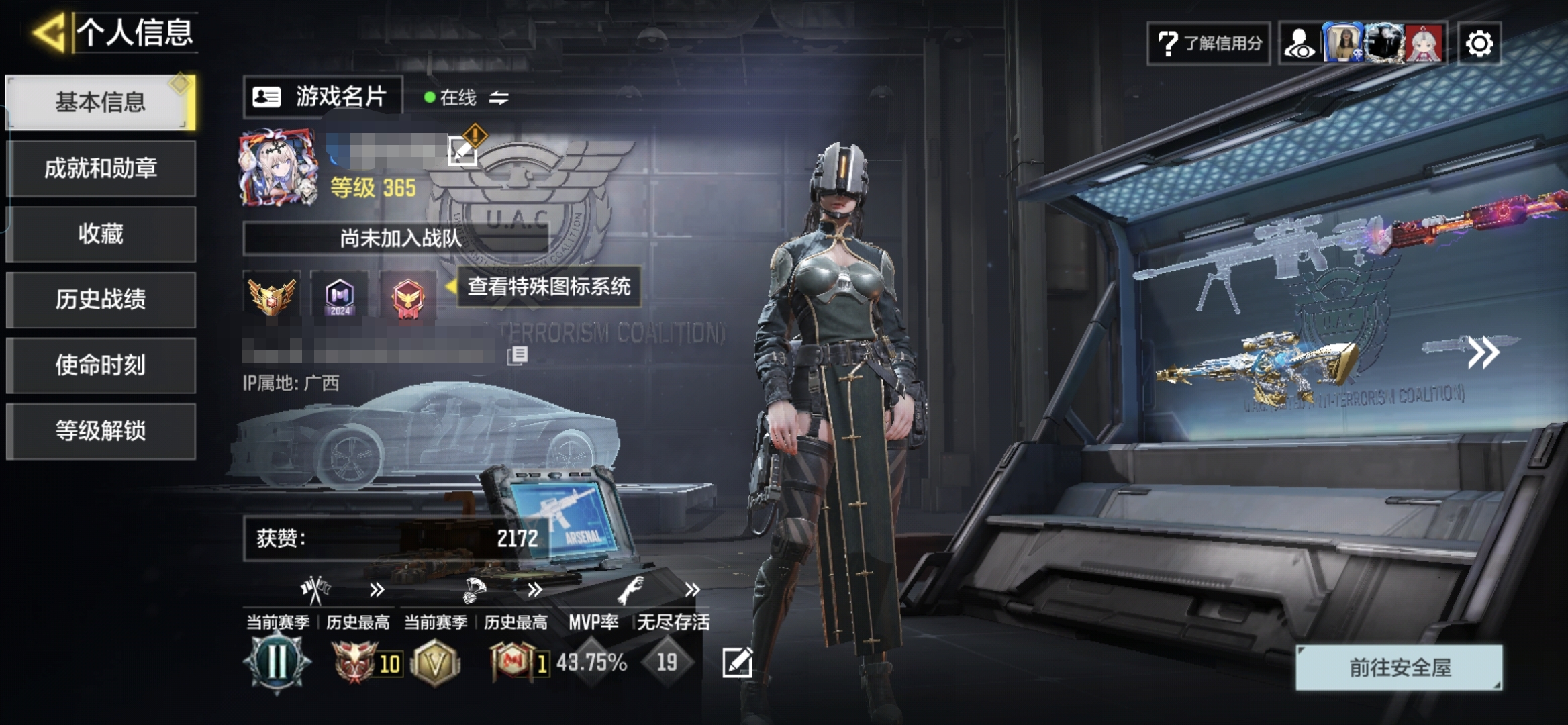Edit the player nickname

(x=462, y=150)
